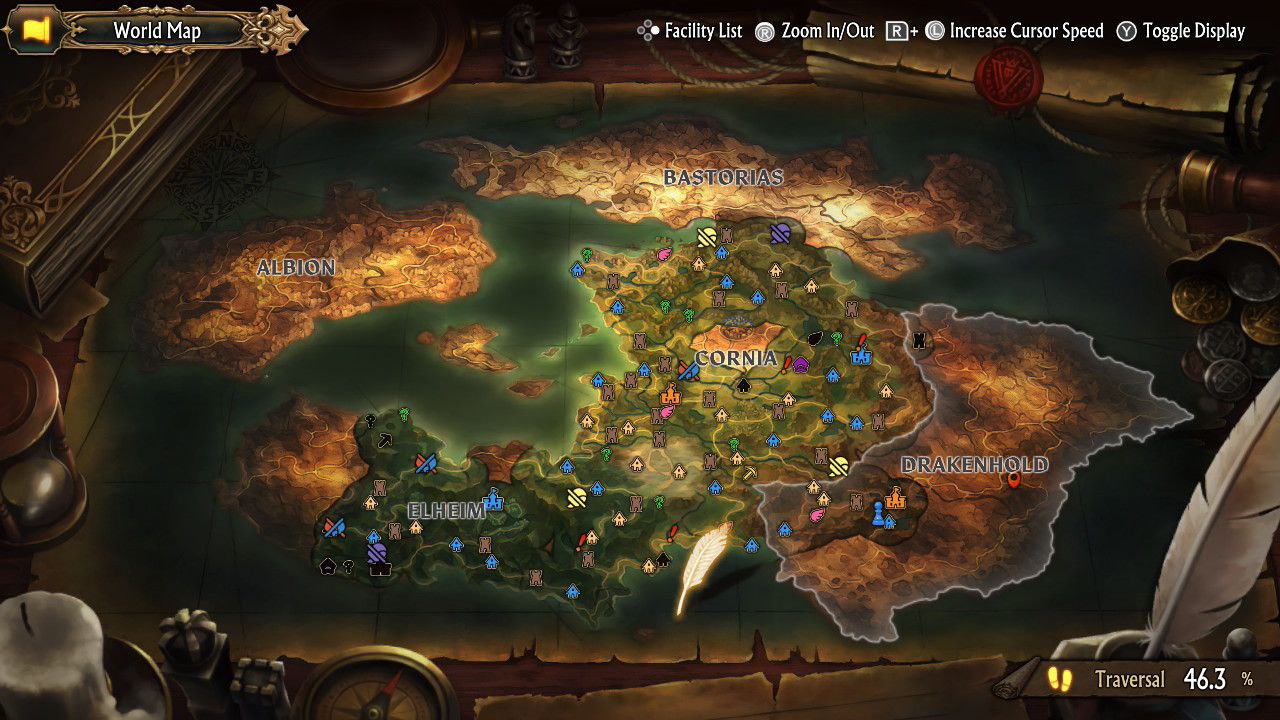The image size is (1280, 720).
Task: Click the blue castle marker in Elheim
Action: [492, 499]
